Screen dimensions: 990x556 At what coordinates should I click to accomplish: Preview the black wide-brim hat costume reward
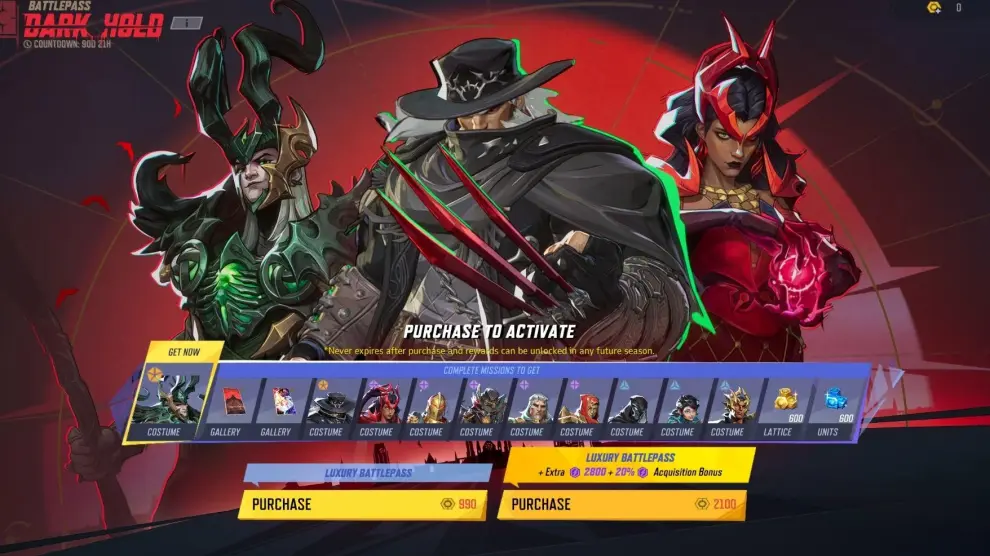pyautogui.click(x=326, y=405)
